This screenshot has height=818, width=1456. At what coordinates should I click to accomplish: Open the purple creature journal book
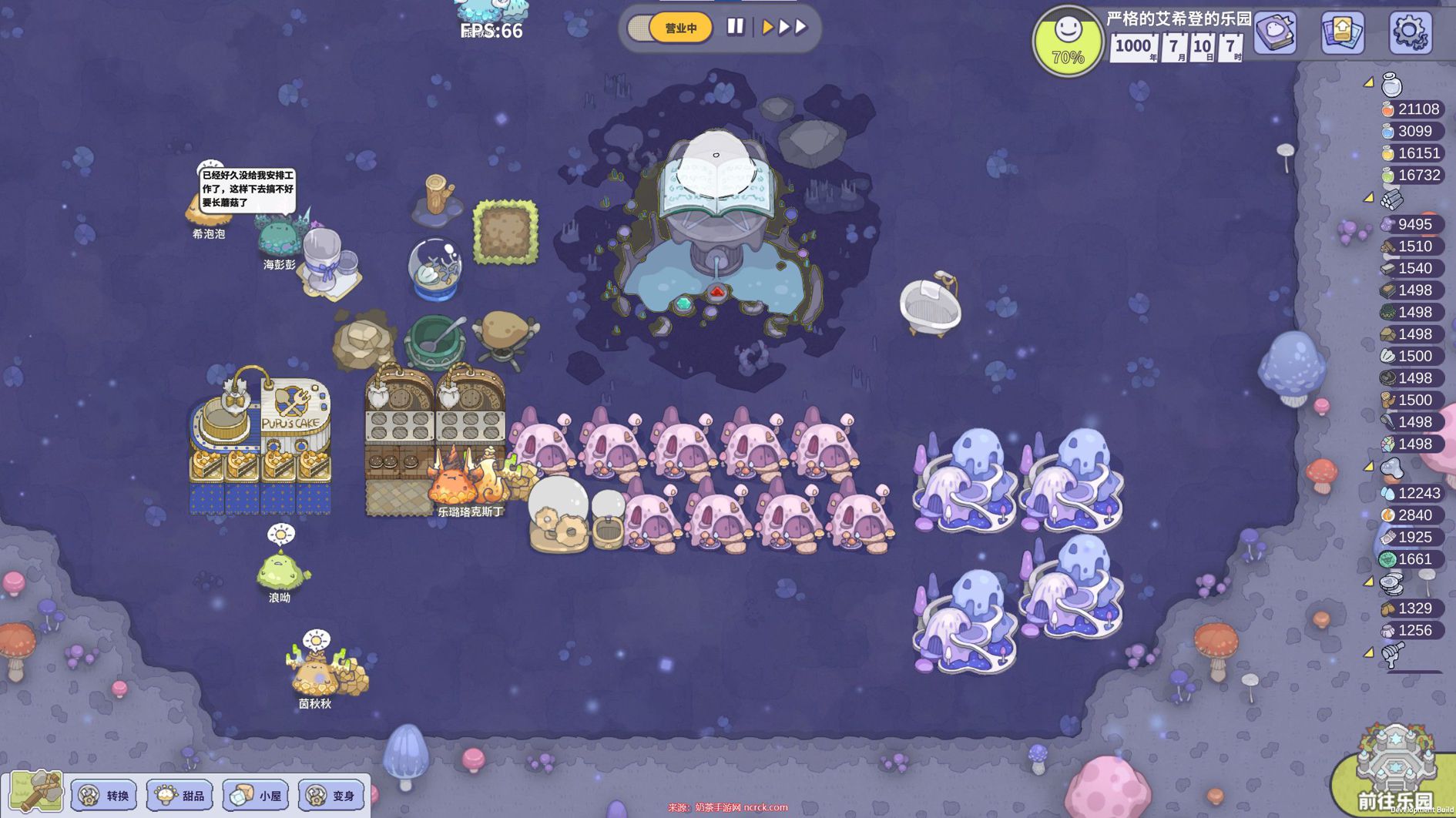(x=1276, y=32)
